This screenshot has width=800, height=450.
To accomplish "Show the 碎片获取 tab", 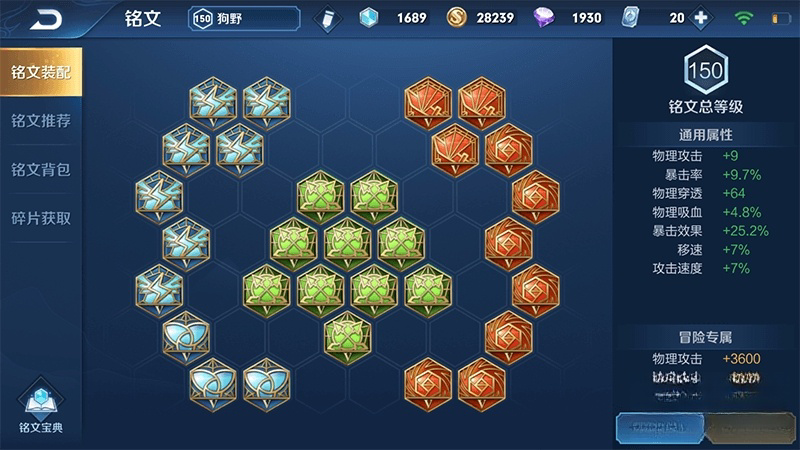I will [40, 218].
